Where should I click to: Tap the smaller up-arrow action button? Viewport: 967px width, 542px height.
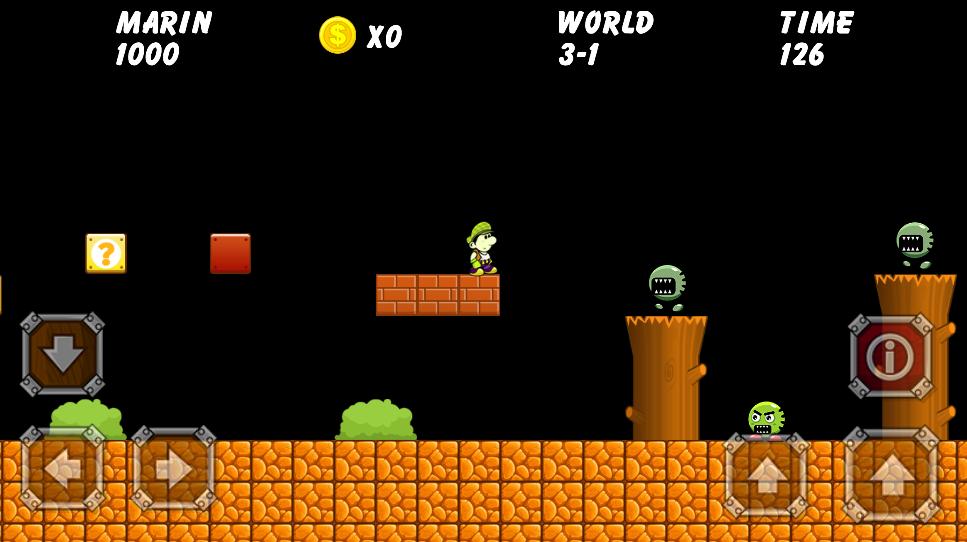point(766,476)
